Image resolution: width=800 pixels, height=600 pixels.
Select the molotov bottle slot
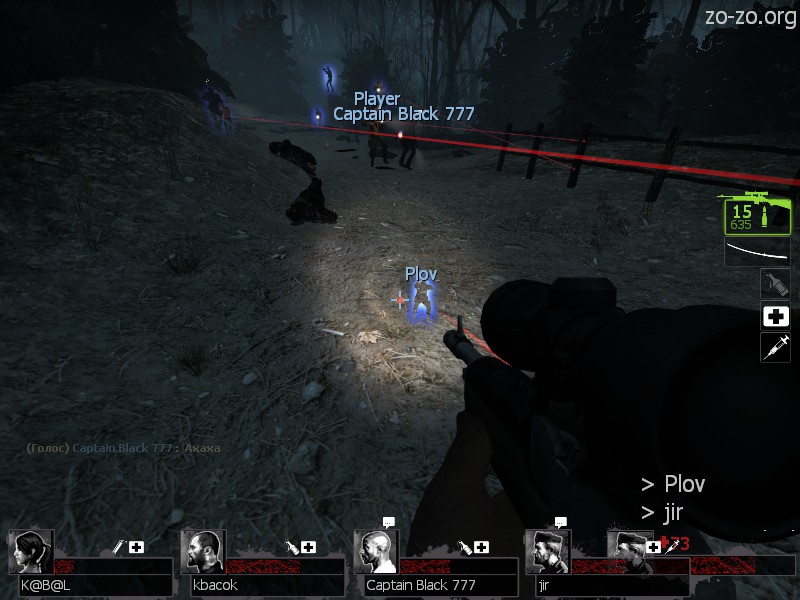tap(775, 283)
